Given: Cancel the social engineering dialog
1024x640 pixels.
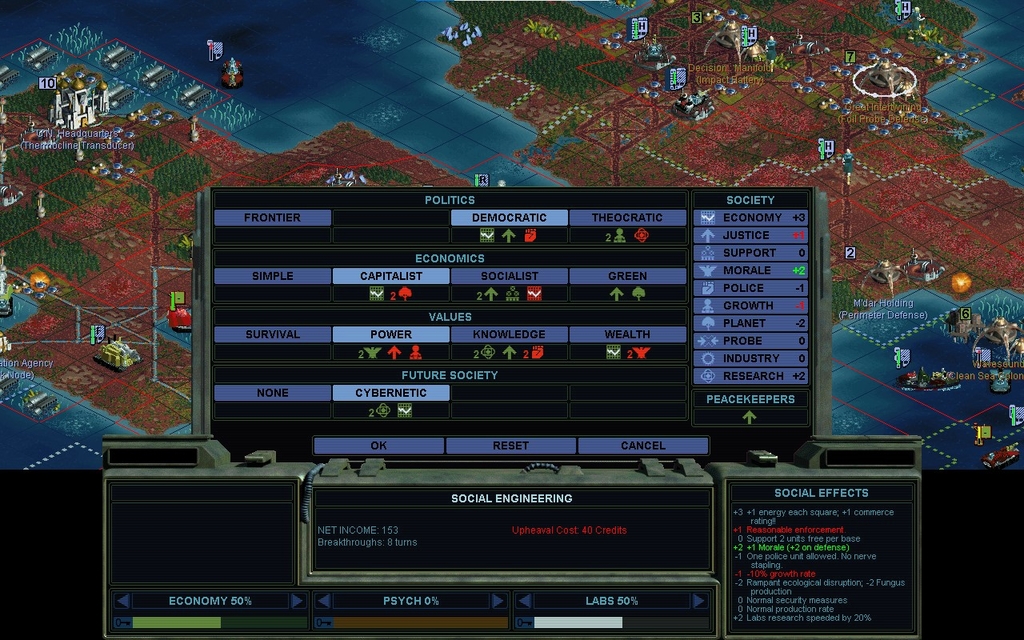Looking at the screenshot, I should 642,446.
